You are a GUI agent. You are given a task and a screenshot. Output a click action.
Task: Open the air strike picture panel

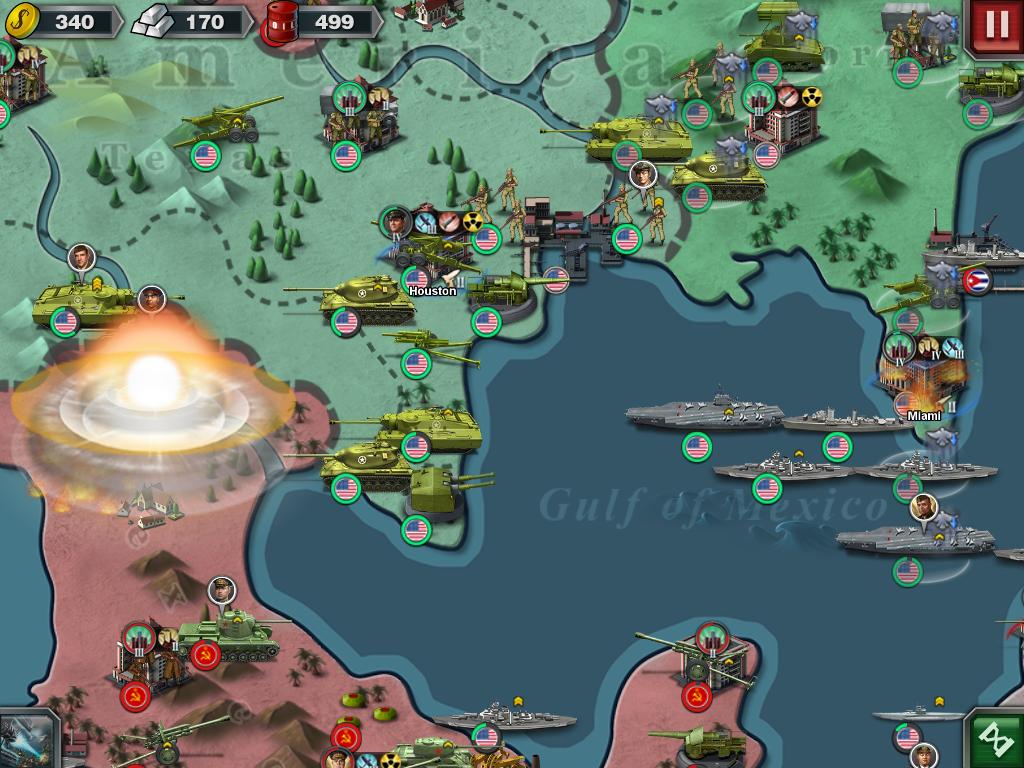click(25, 740)
